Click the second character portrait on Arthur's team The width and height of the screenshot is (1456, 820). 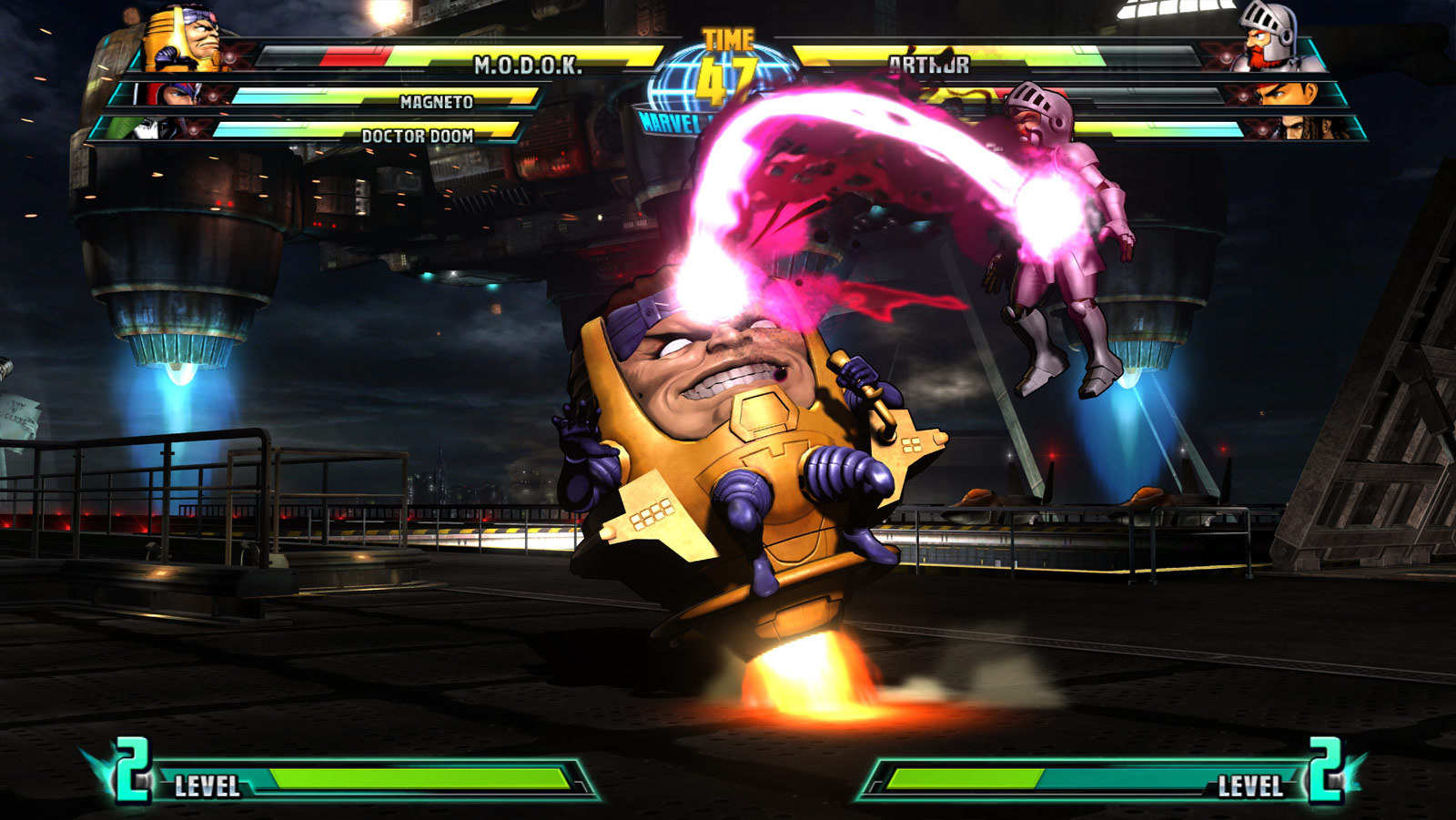(x=1285, y=95)
